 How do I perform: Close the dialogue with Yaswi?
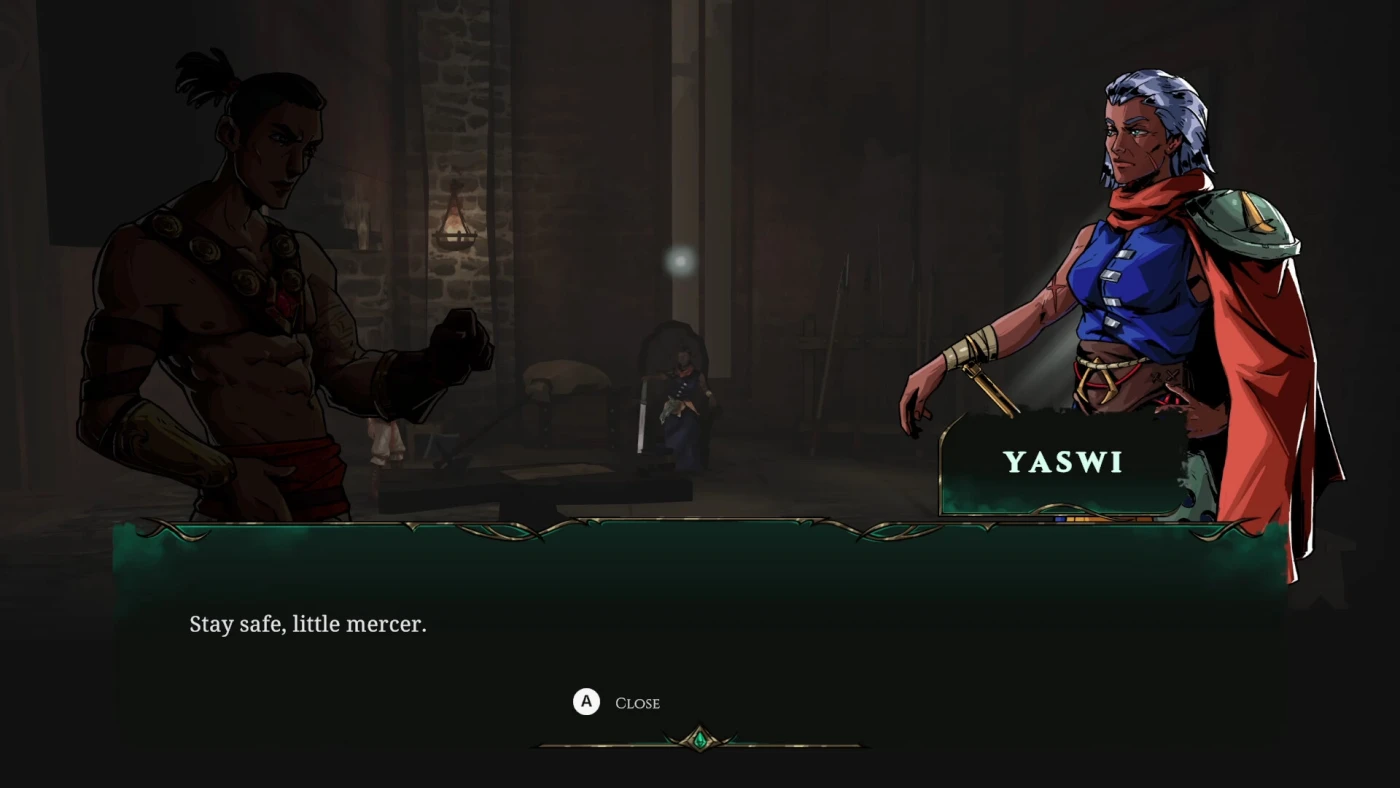(x=617, y=703)
